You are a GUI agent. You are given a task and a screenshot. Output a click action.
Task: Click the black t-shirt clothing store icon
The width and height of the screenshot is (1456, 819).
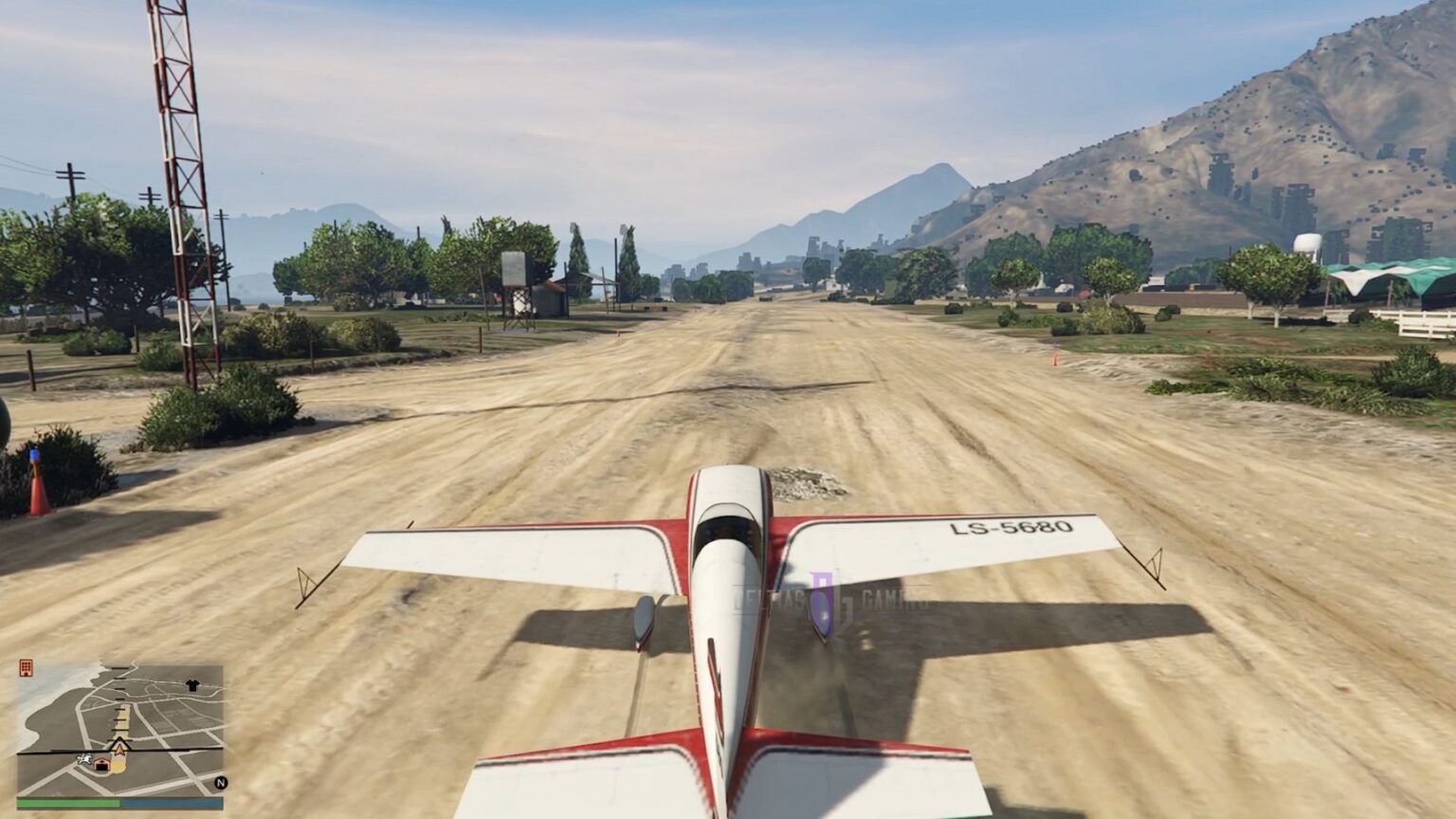[192, 684]
